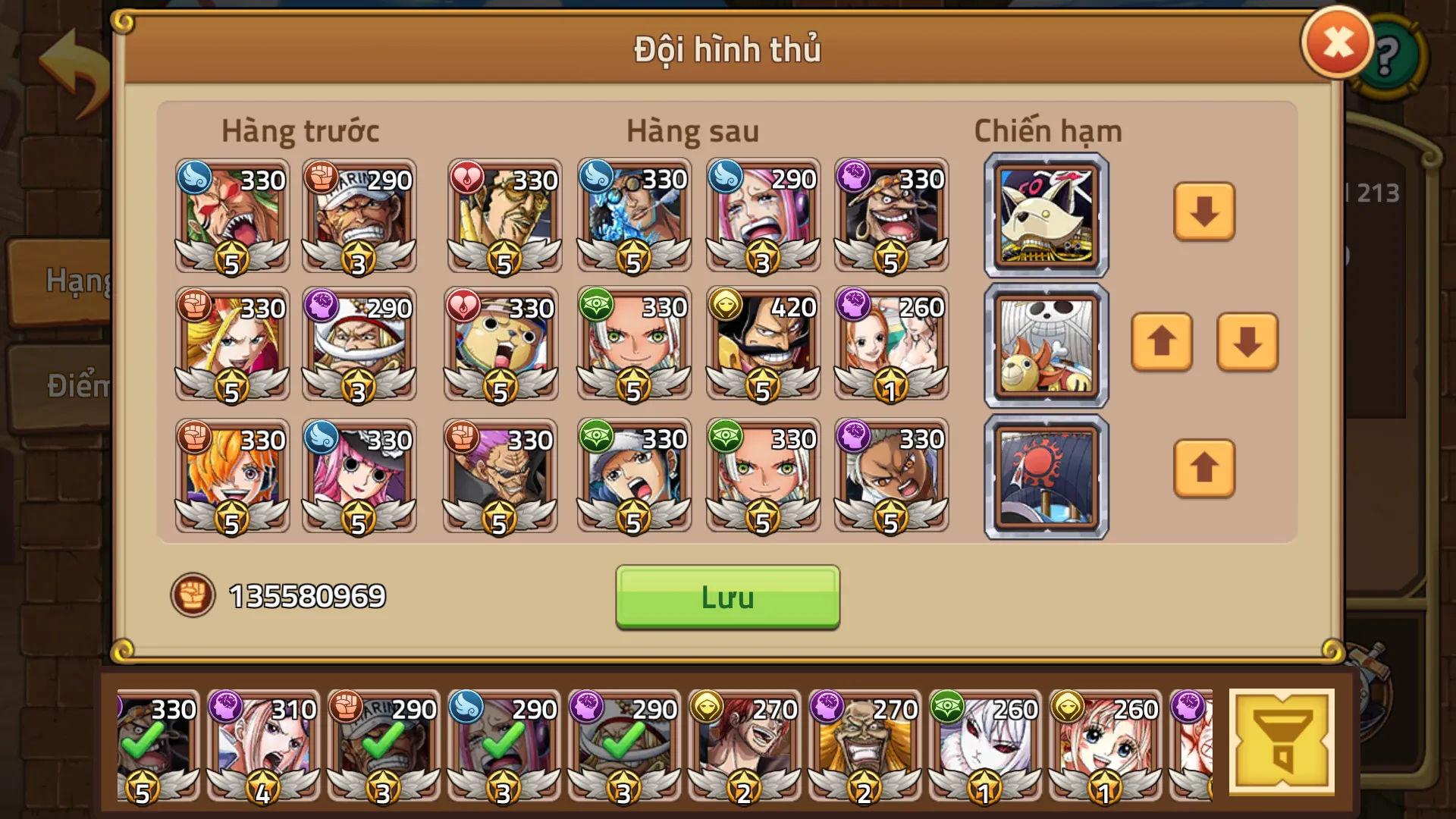Select the Thousand Sunny warship in Chiến hạm
The image size is (1456, 819).
(x=1045, y=345)
